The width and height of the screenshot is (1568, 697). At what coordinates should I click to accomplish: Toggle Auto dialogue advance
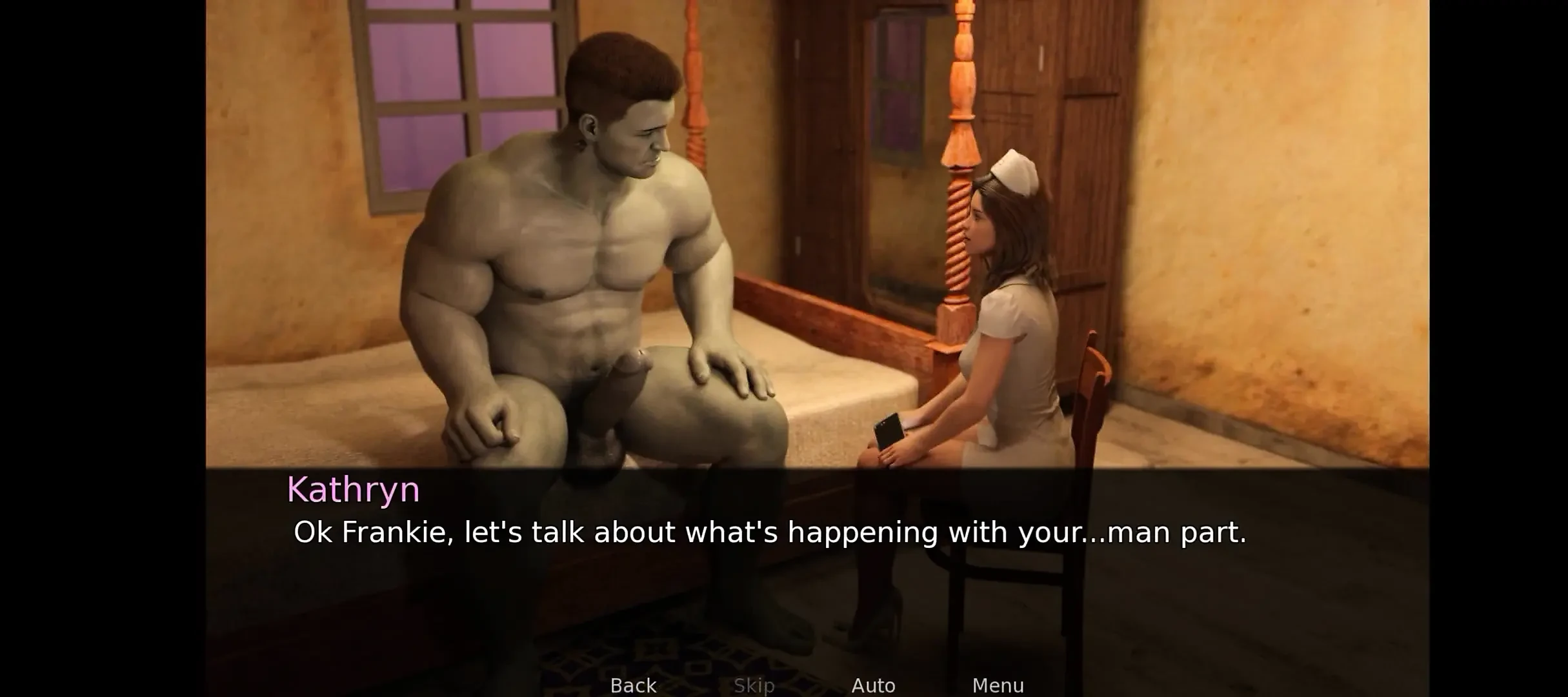(x=873, y=685)
